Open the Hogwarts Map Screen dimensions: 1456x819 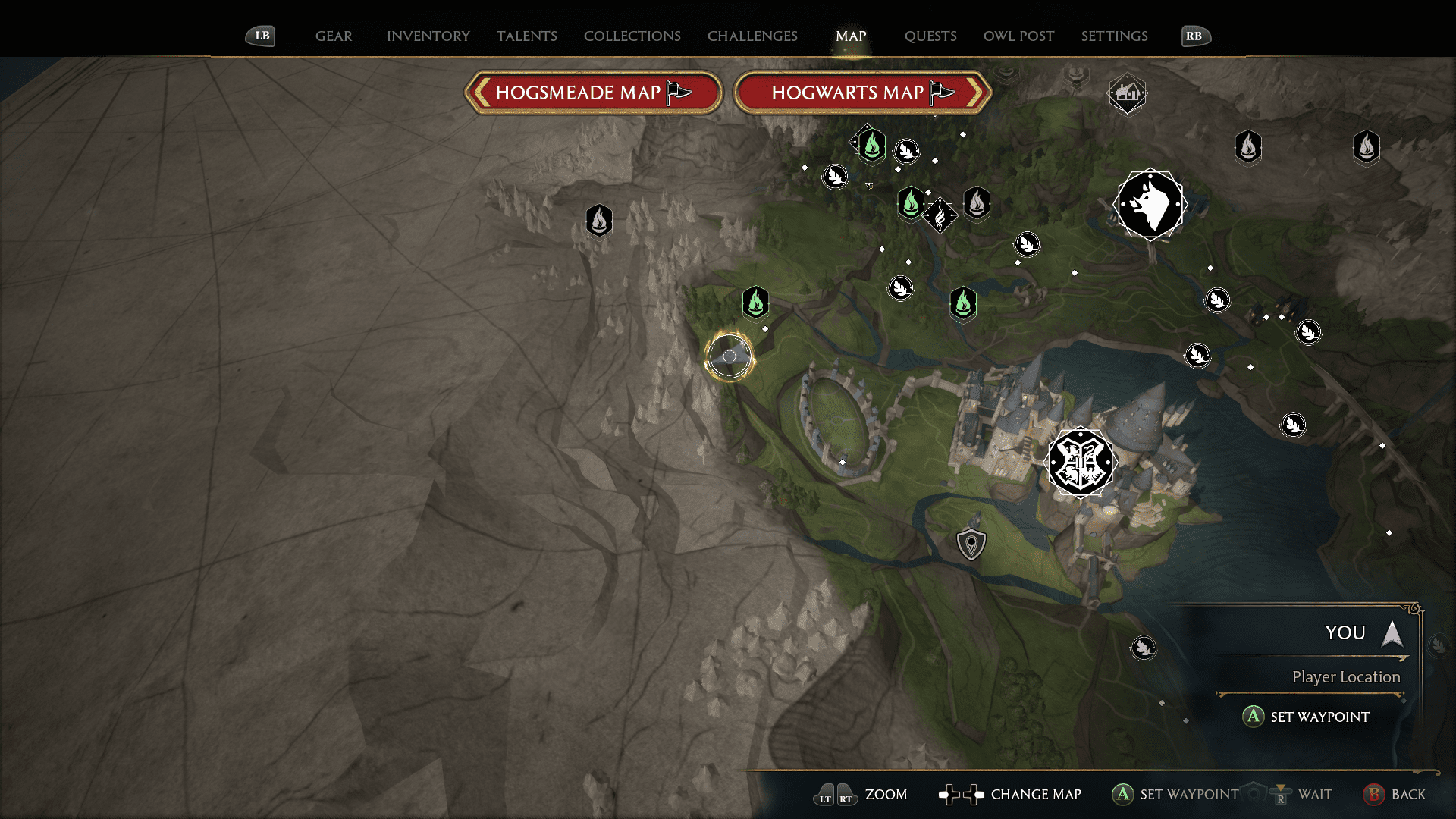pos(862,92)
